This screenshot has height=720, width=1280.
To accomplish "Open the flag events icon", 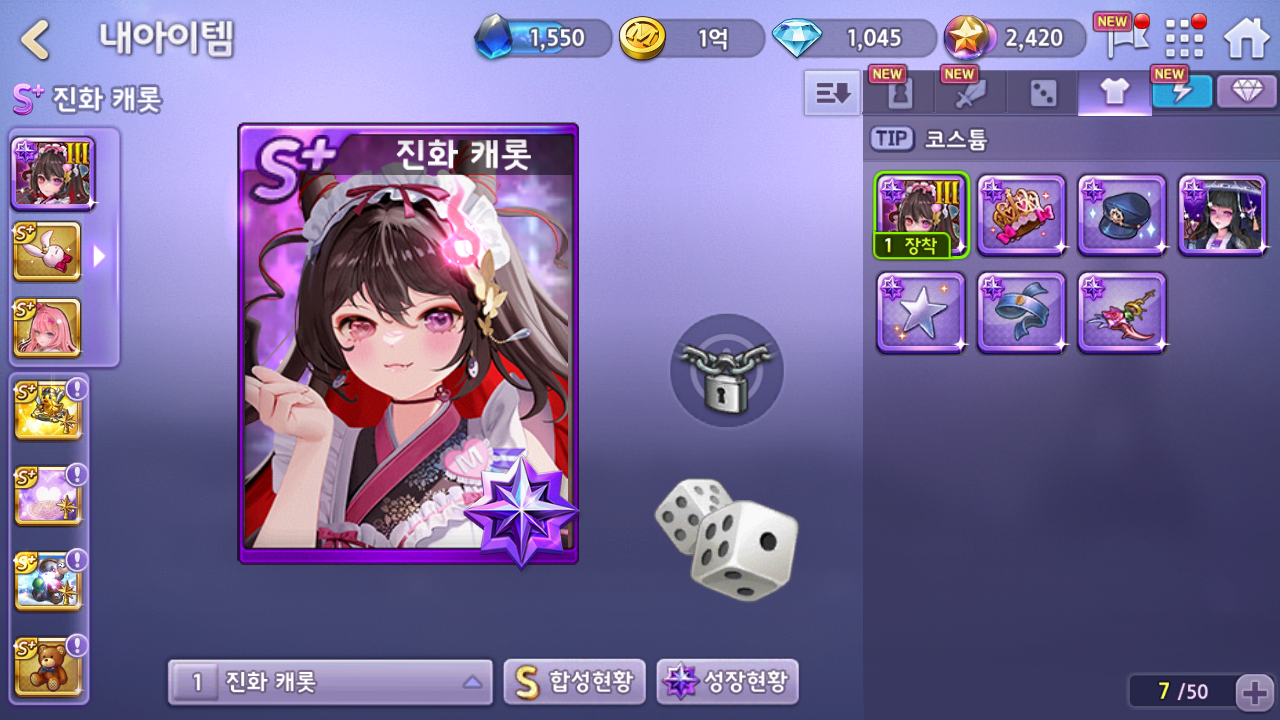I will pos(1121,38).
